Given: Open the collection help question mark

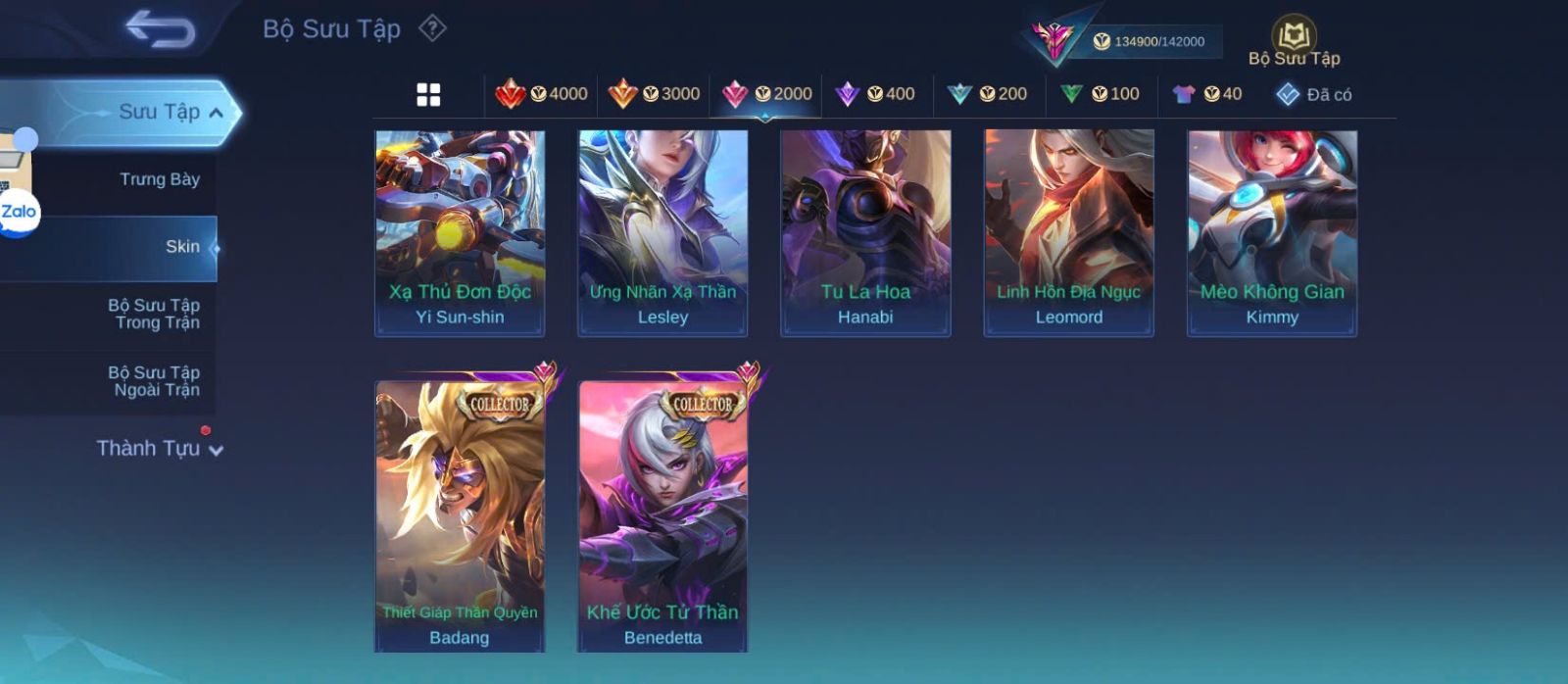Looking at the screenshot, I should 432,28.
